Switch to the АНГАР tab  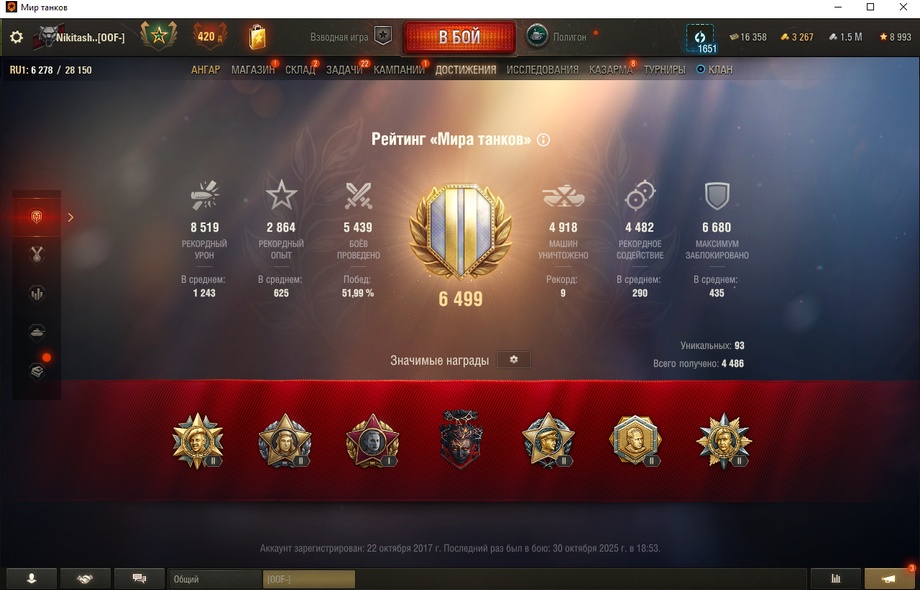coord(205,70)
